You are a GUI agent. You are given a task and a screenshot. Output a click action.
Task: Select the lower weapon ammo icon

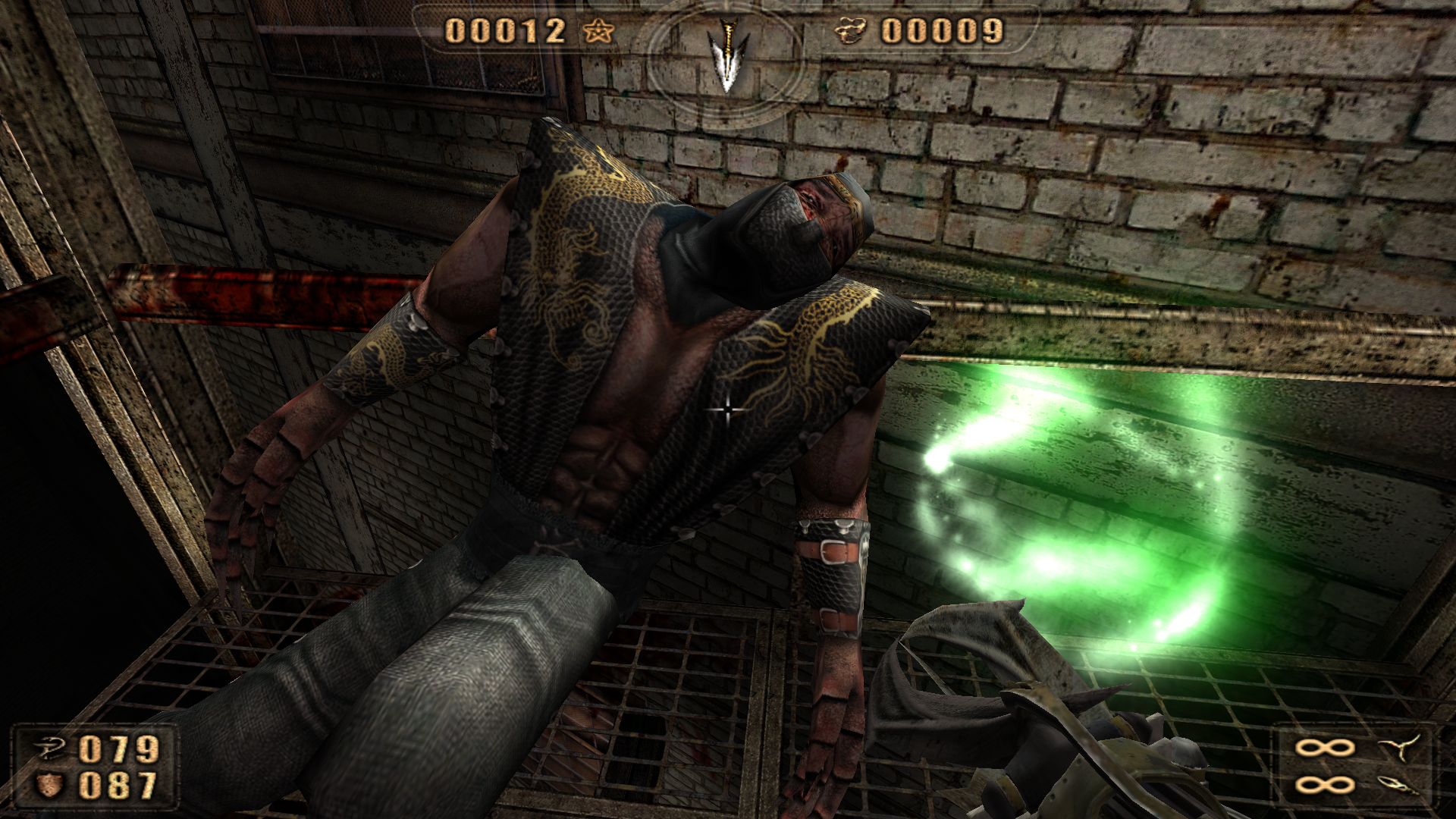pos(1397,786)
